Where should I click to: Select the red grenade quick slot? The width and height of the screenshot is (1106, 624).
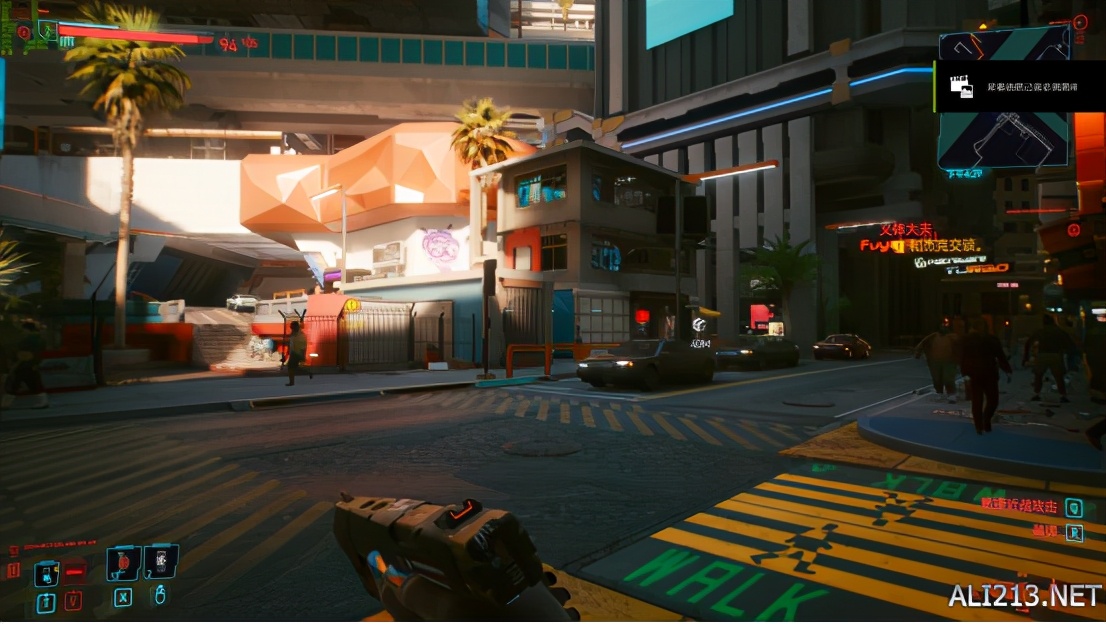123,564
